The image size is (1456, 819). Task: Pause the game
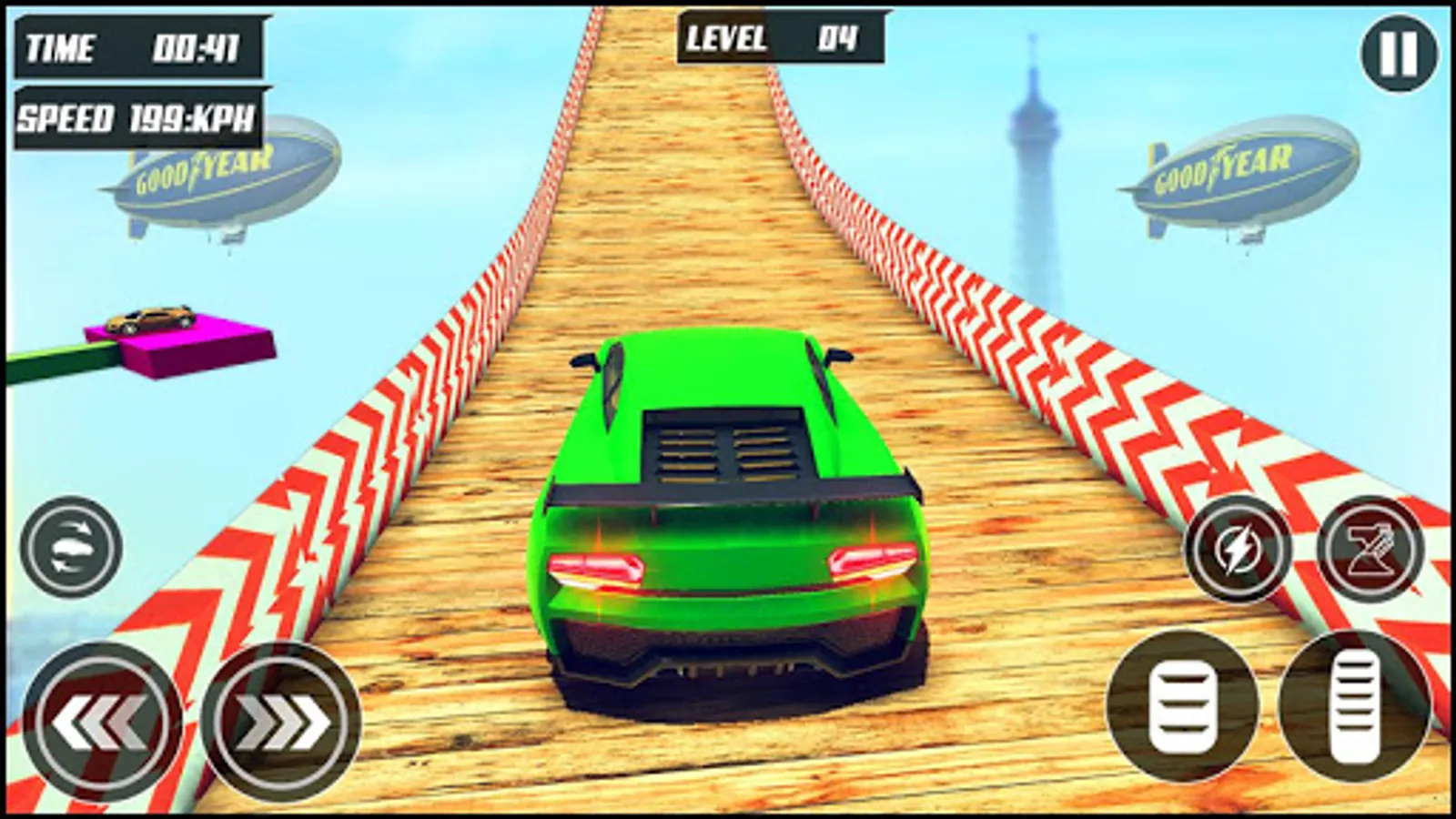[1399, 55]
